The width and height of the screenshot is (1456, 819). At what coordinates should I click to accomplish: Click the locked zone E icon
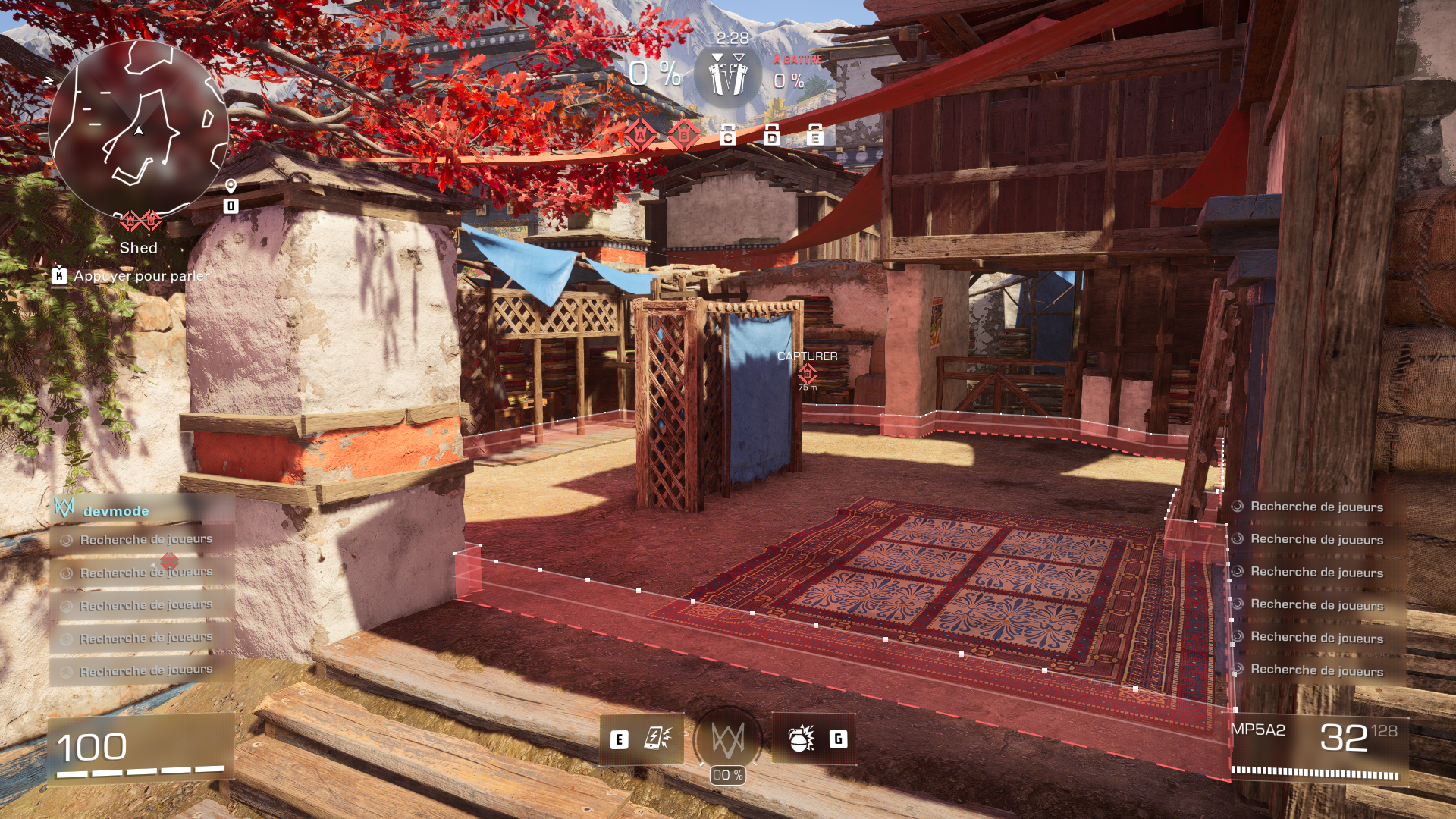tap(815, 135)
